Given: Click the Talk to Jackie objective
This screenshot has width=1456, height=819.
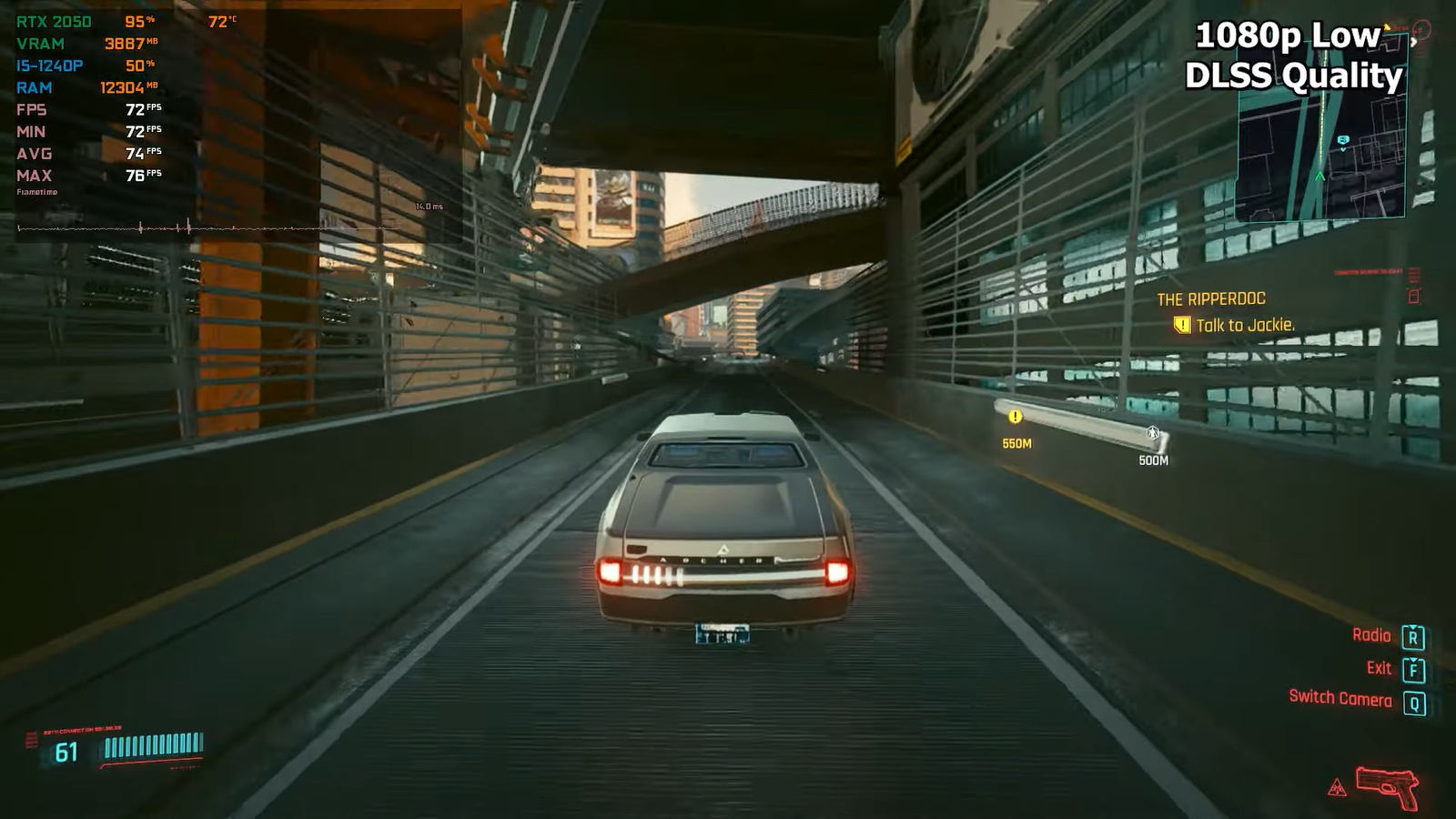Looking at the screenshot, I should [x=1244, y=326].
